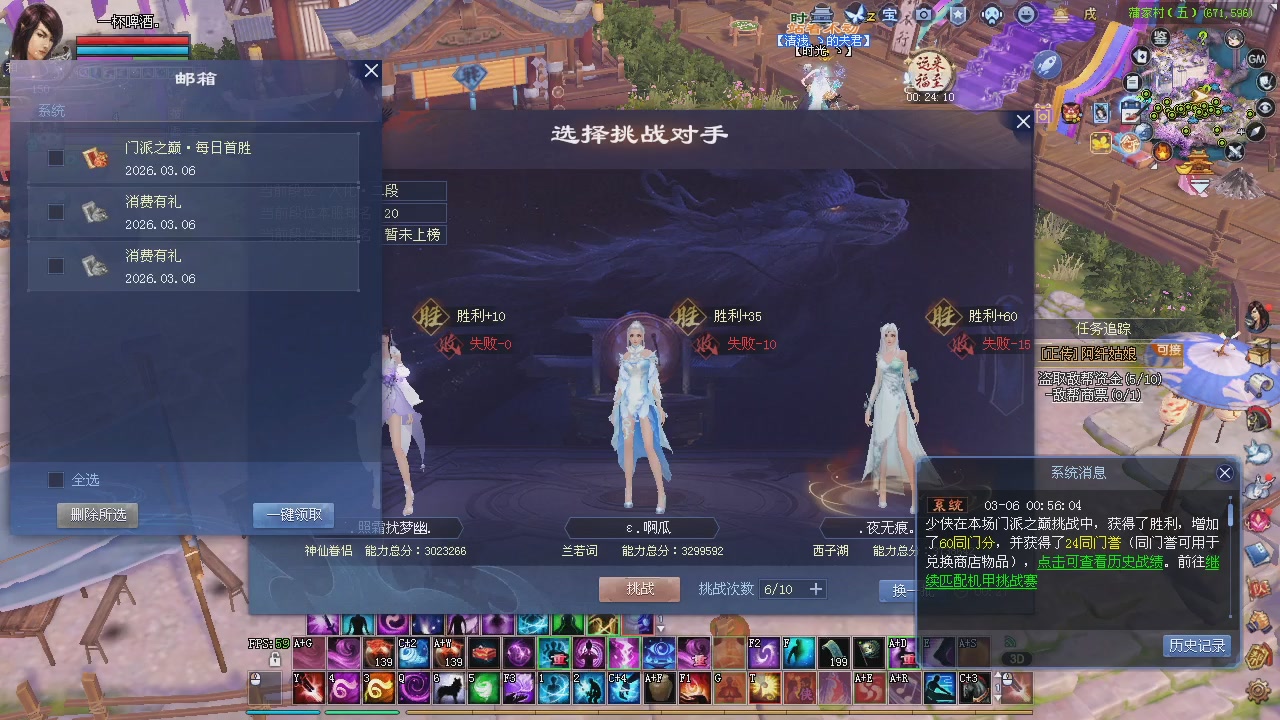Enable the 全选 select-all checkbox in mailbox
The height and width of the screenshot is (720, 1280).
[x=56, y=480]
